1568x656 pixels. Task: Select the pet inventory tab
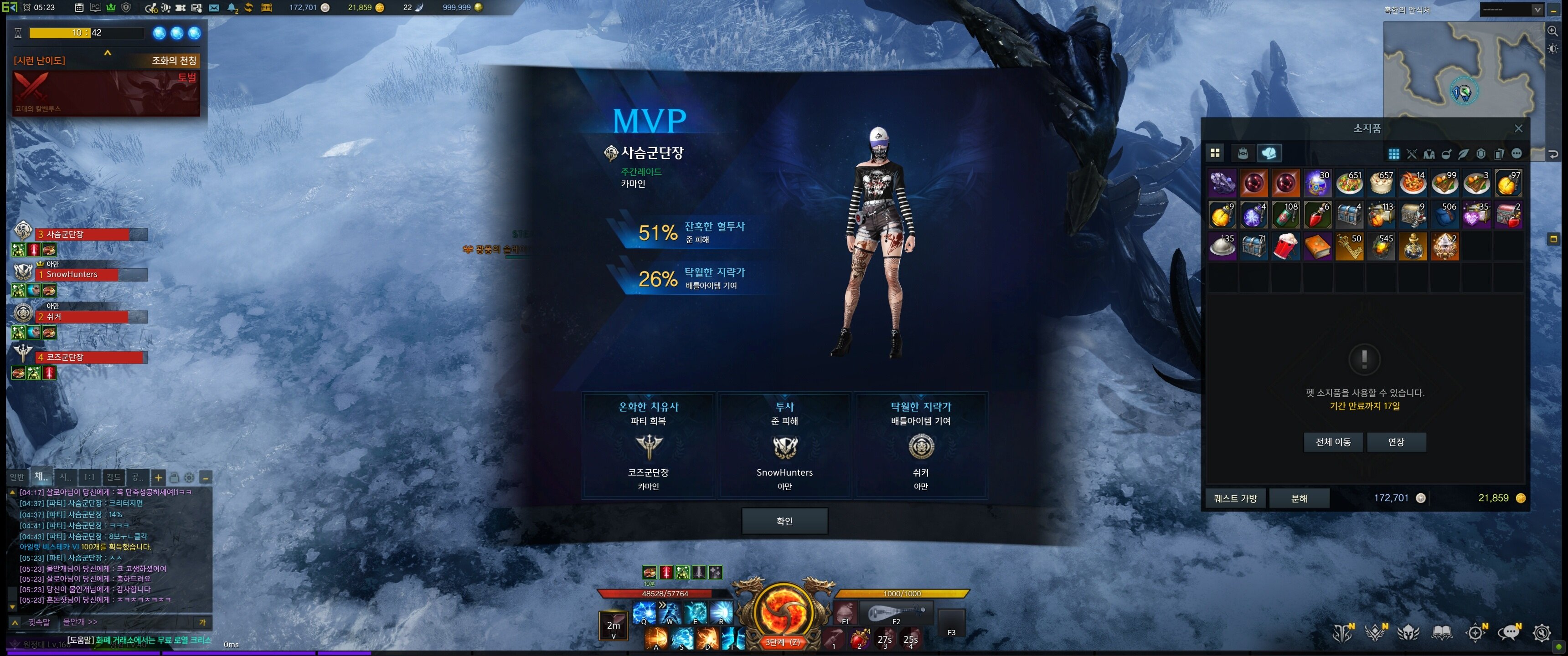(x=1269, y=154)
